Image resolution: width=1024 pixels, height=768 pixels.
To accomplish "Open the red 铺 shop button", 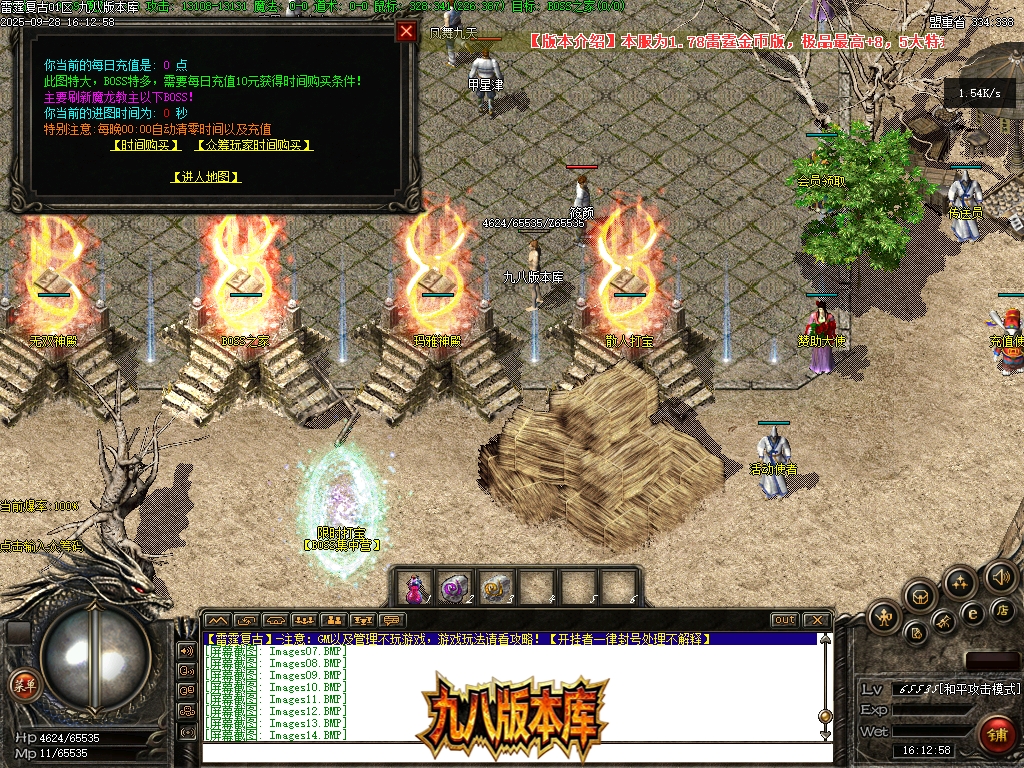I will (x=996, y=735).
